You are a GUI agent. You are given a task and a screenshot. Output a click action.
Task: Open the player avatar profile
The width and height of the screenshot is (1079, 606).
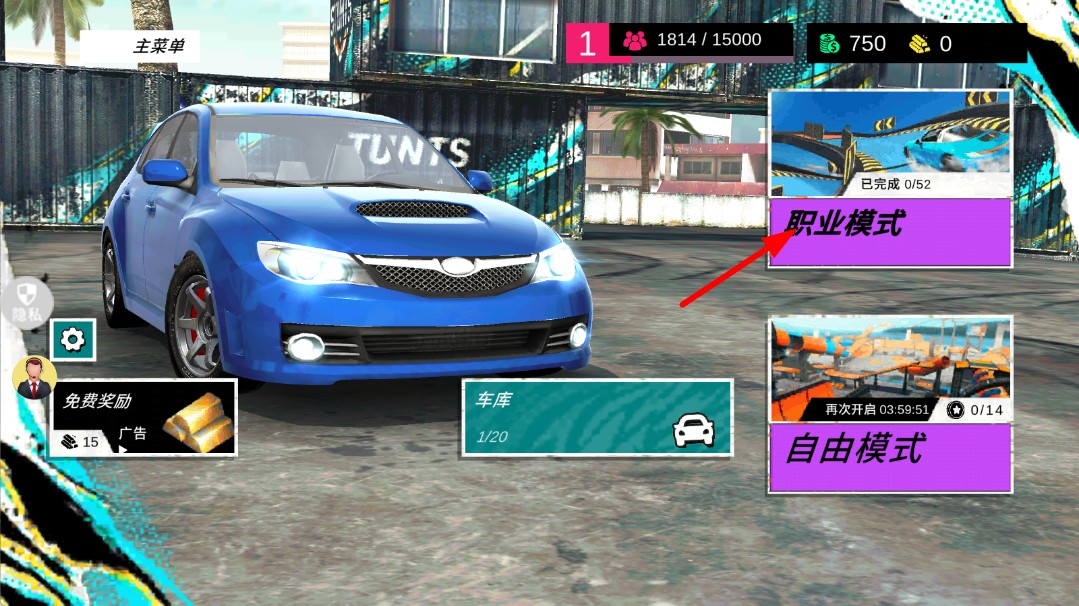(x=34, y=376)
